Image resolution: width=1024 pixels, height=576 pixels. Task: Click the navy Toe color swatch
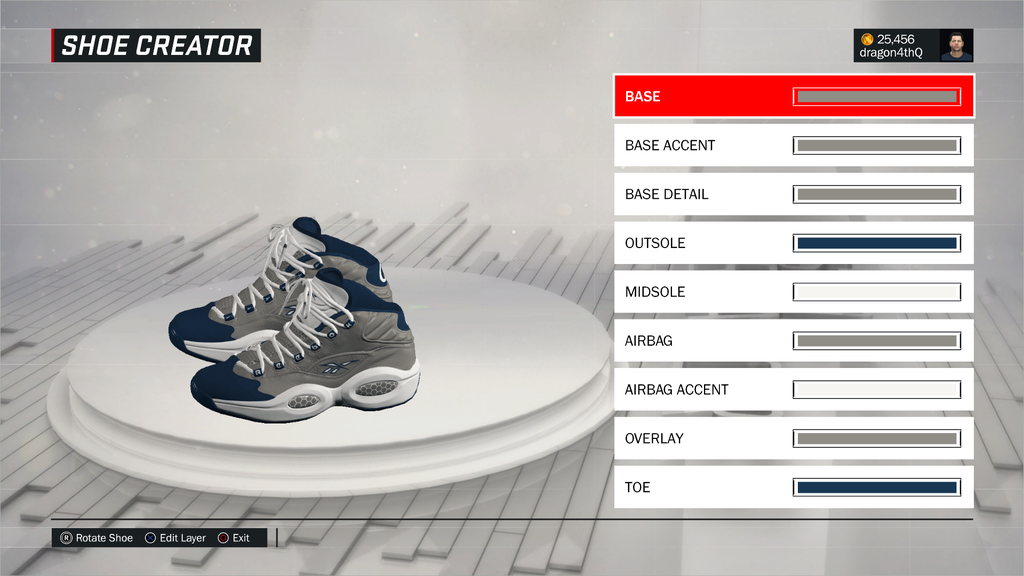tap(877, 487)
